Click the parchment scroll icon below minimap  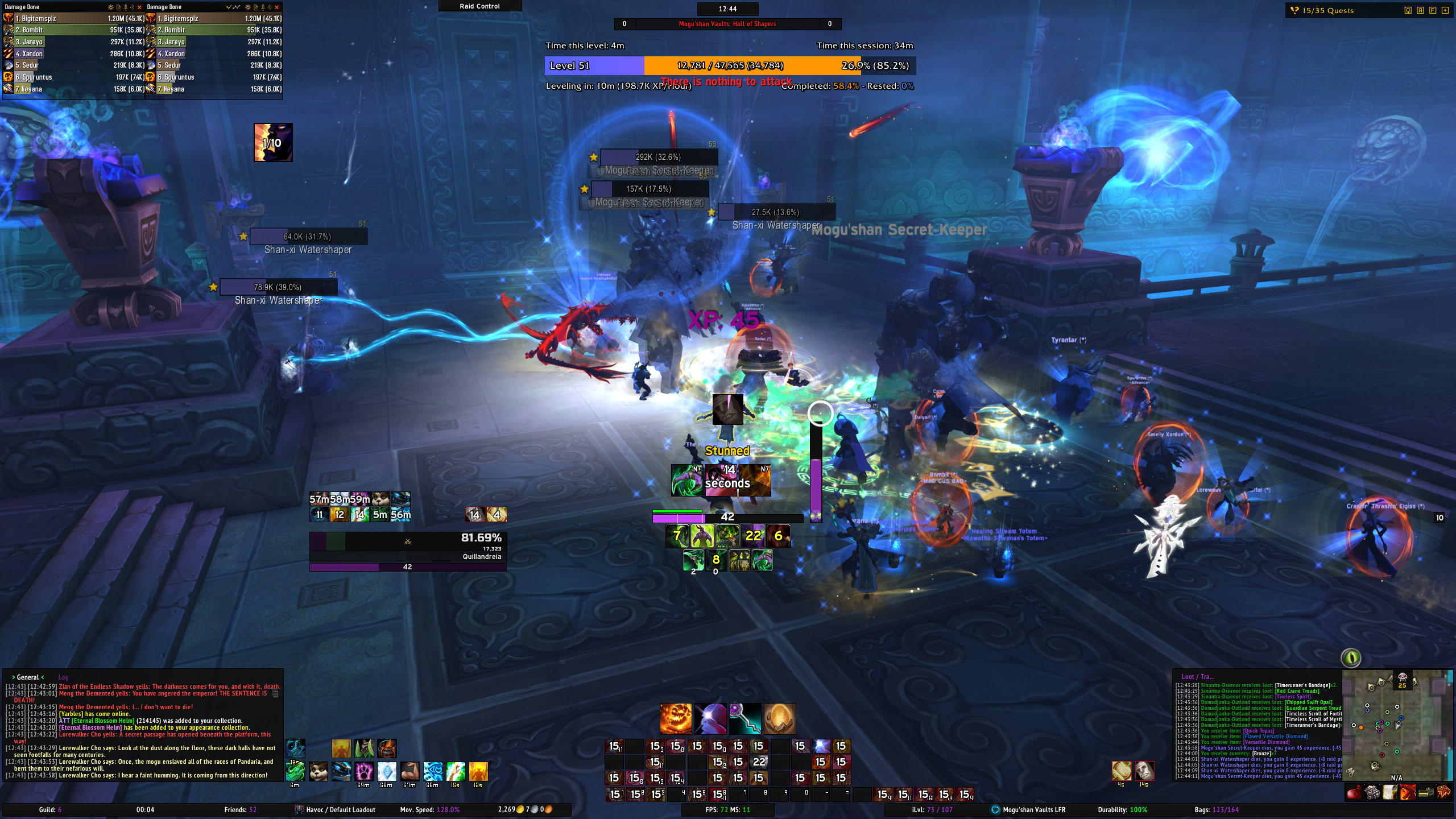tap(1389, 792)
